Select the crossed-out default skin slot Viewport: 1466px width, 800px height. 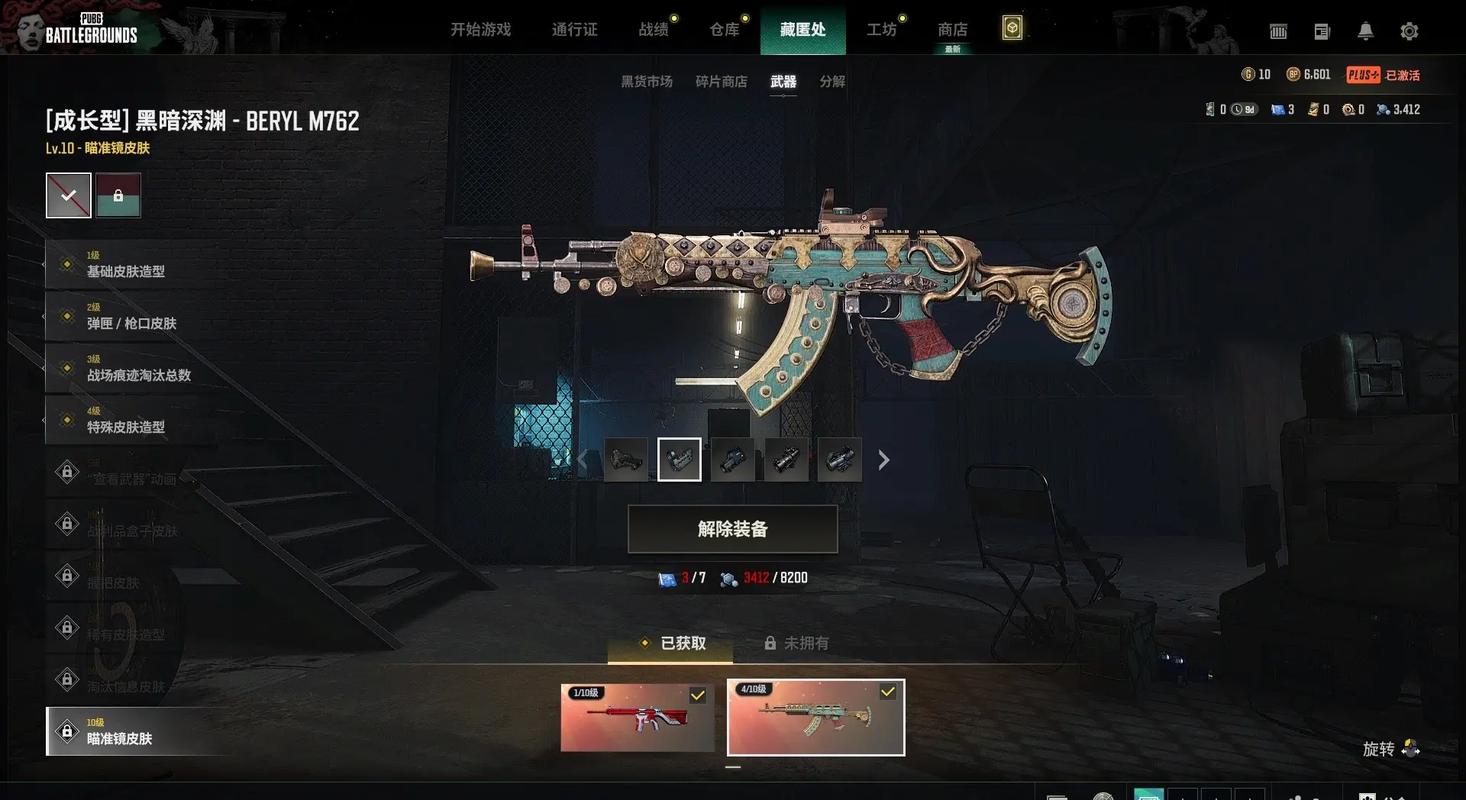(x=68, y=195)
